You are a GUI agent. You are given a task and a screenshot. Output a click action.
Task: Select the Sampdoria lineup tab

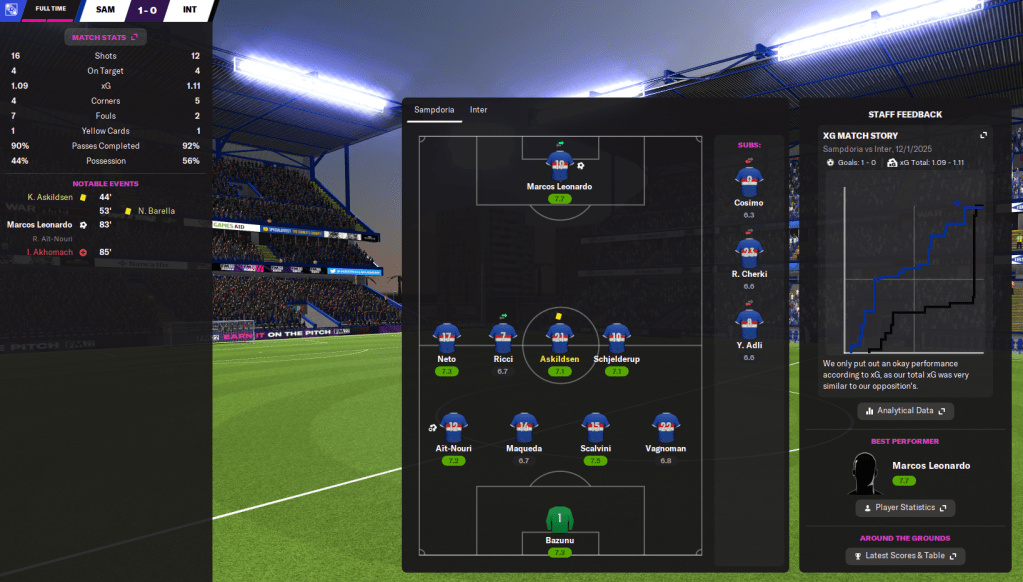434,110
